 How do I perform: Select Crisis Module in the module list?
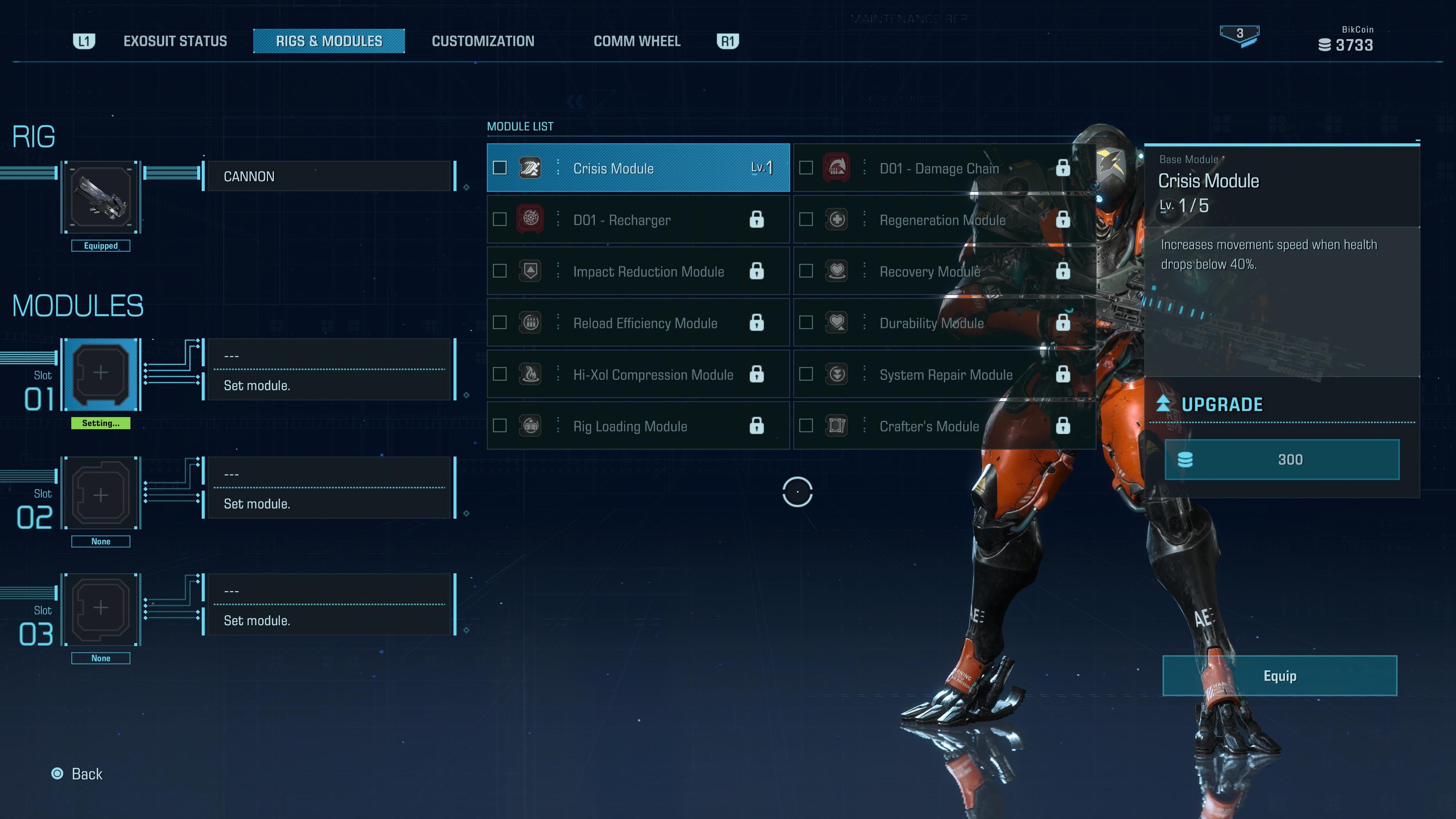[637, 168]
